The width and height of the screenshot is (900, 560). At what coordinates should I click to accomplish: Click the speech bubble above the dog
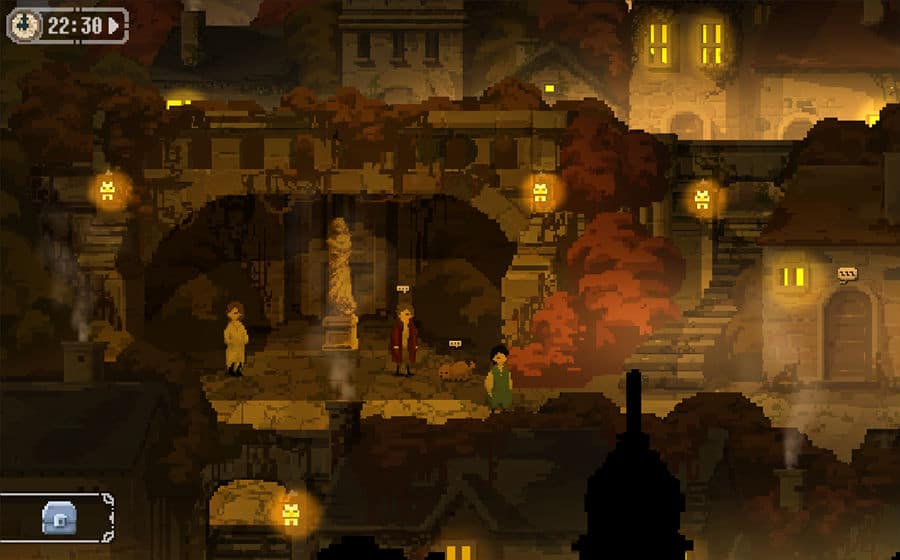point(455,344)
